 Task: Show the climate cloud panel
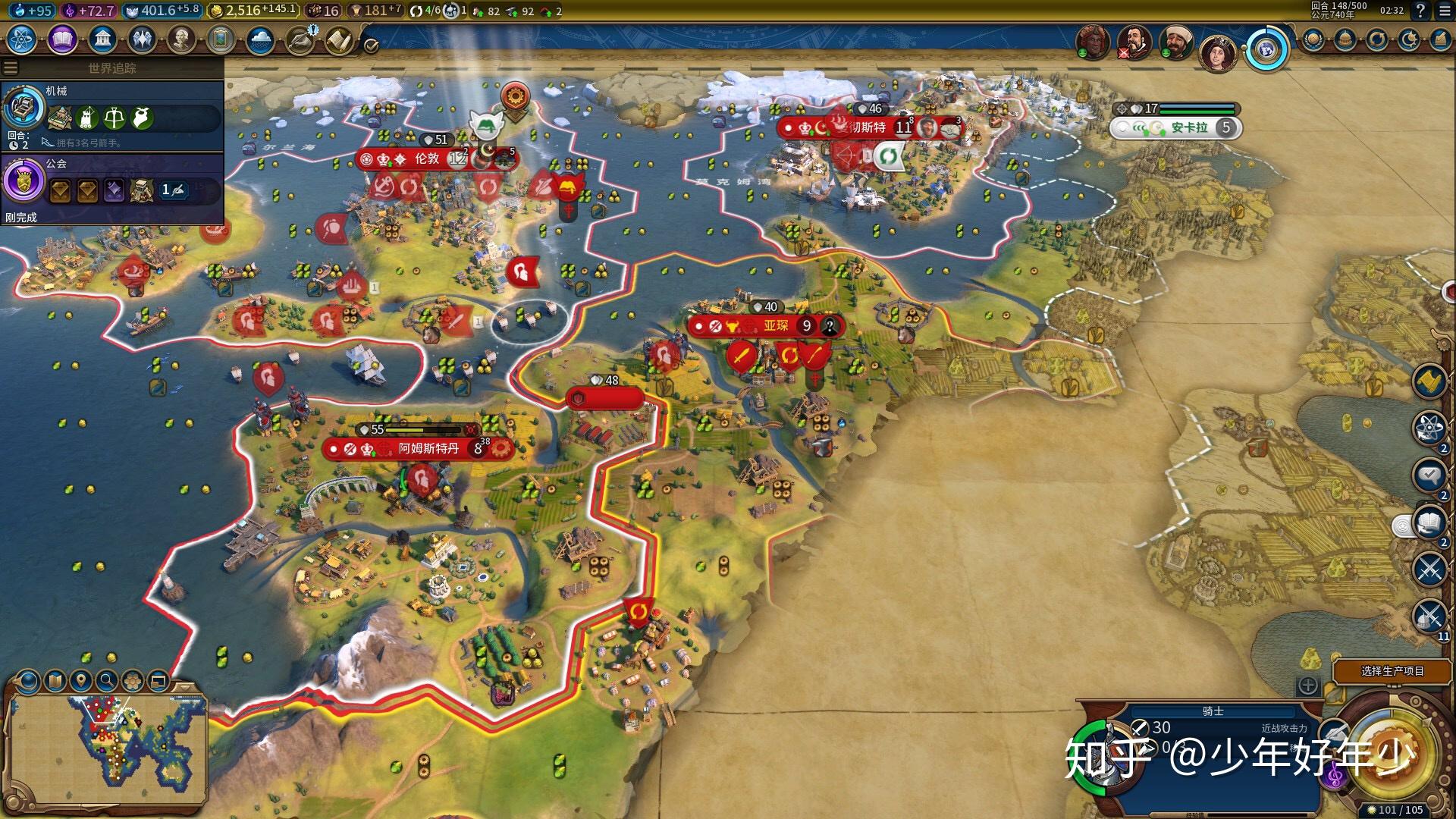click(260, 39)
